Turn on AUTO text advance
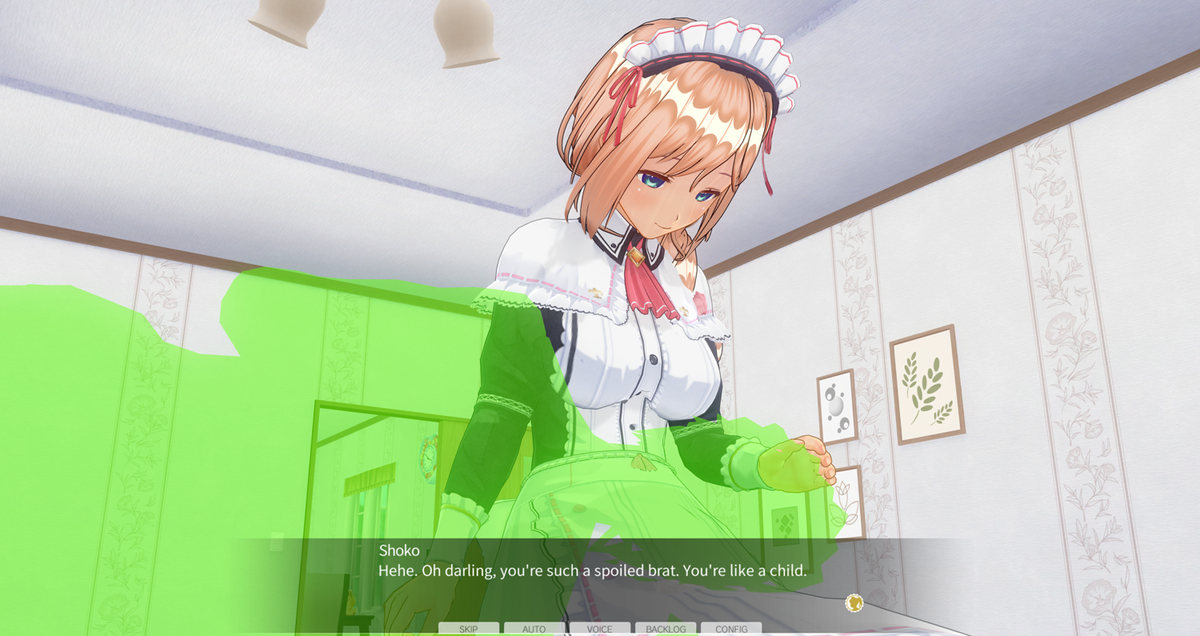Image resolution: width=1200 pixels, height=636 pixels. pos(534,629)
